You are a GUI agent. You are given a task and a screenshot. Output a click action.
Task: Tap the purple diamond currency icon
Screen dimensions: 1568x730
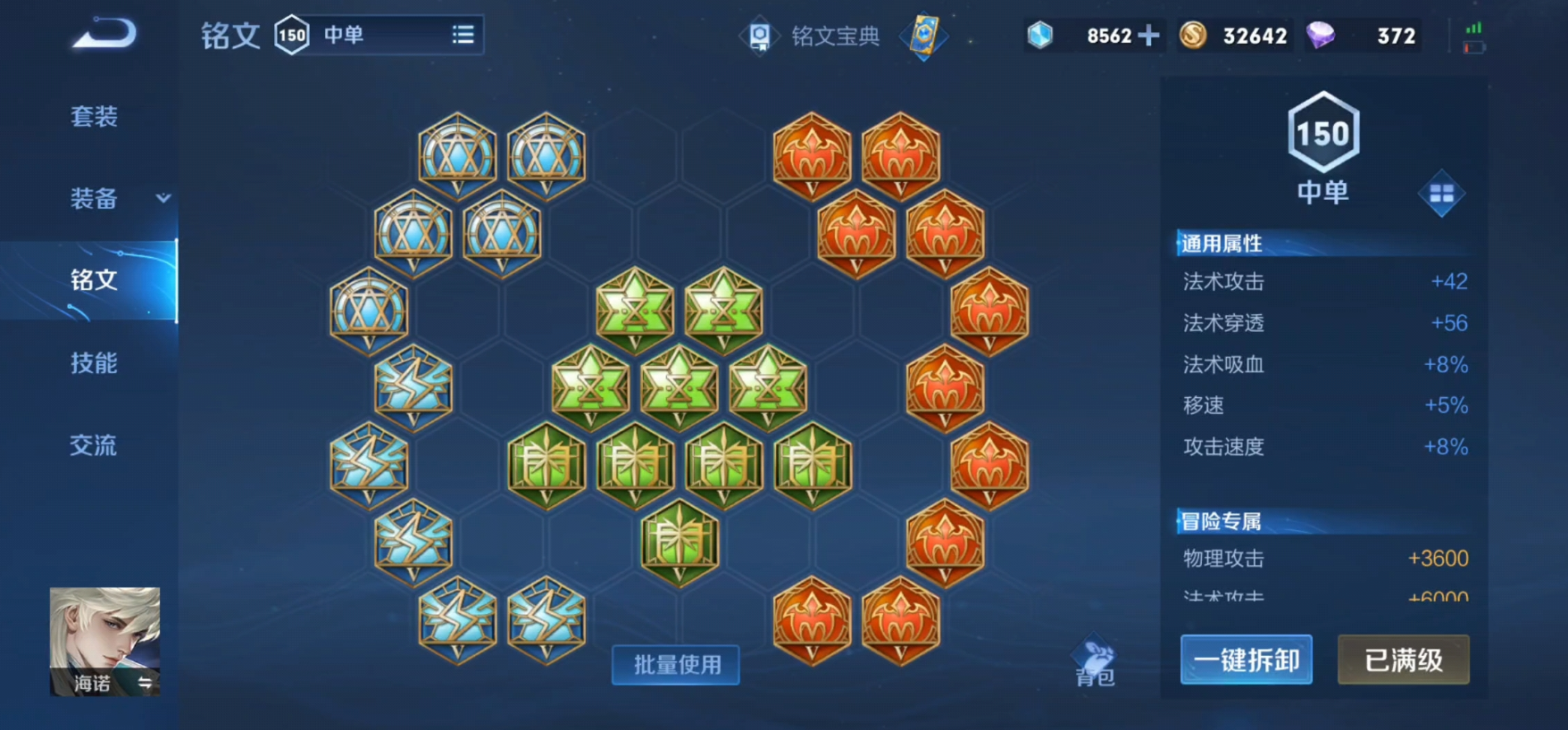1320,36
